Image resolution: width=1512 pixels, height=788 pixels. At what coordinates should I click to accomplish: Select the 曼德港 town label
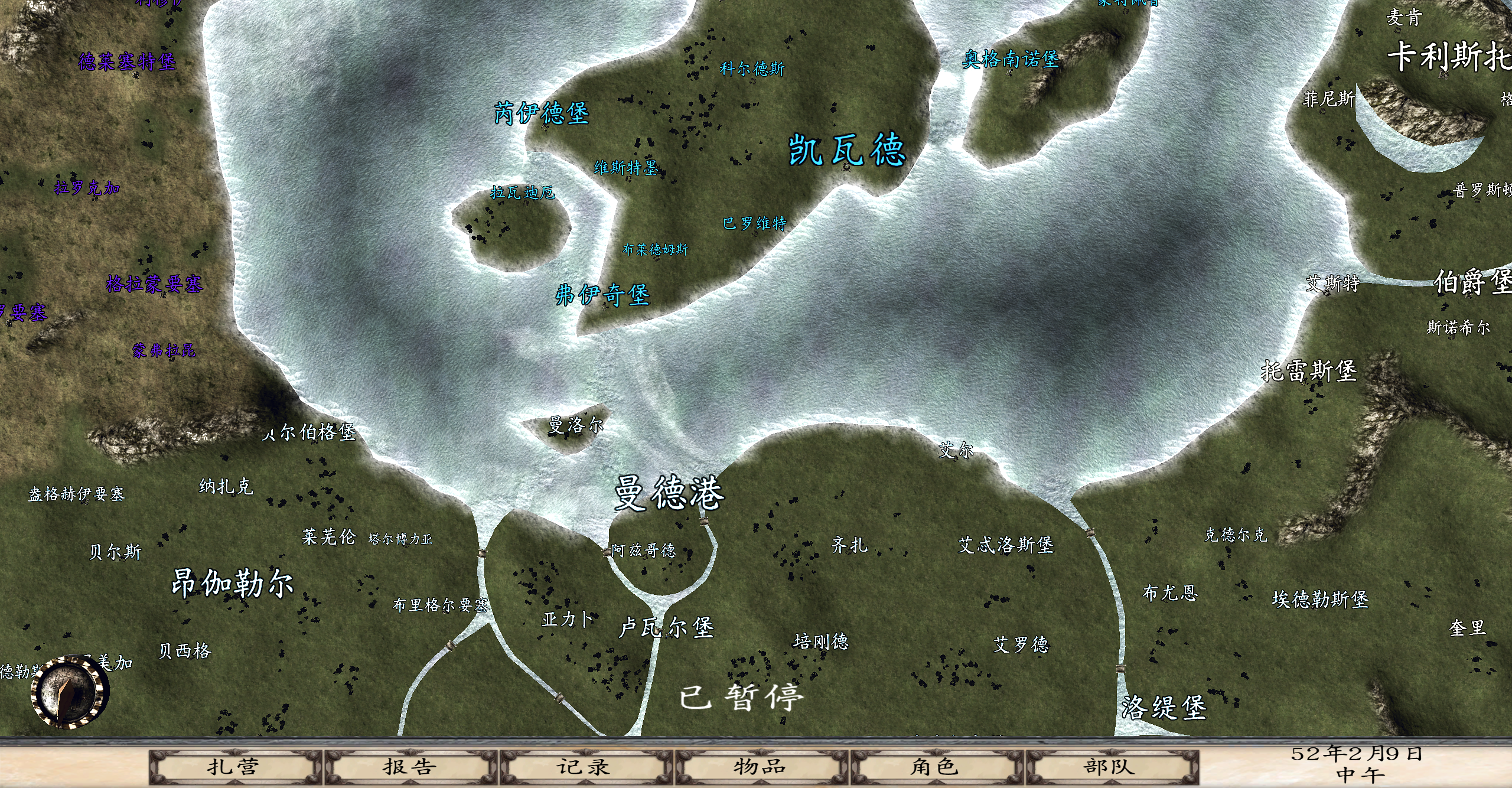point(669,493)
